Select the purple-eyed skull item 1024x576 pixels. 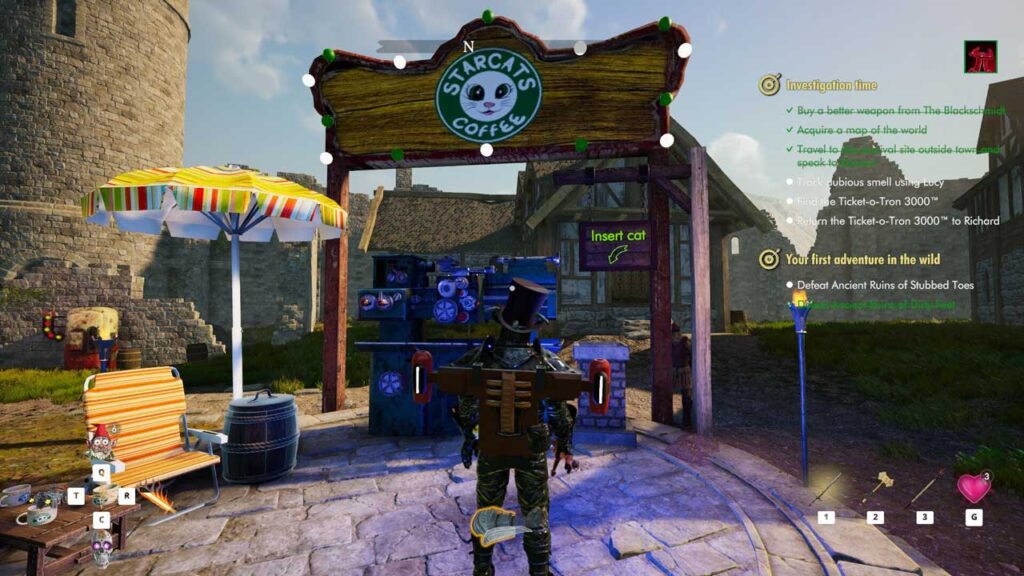(x=101, y=547)
